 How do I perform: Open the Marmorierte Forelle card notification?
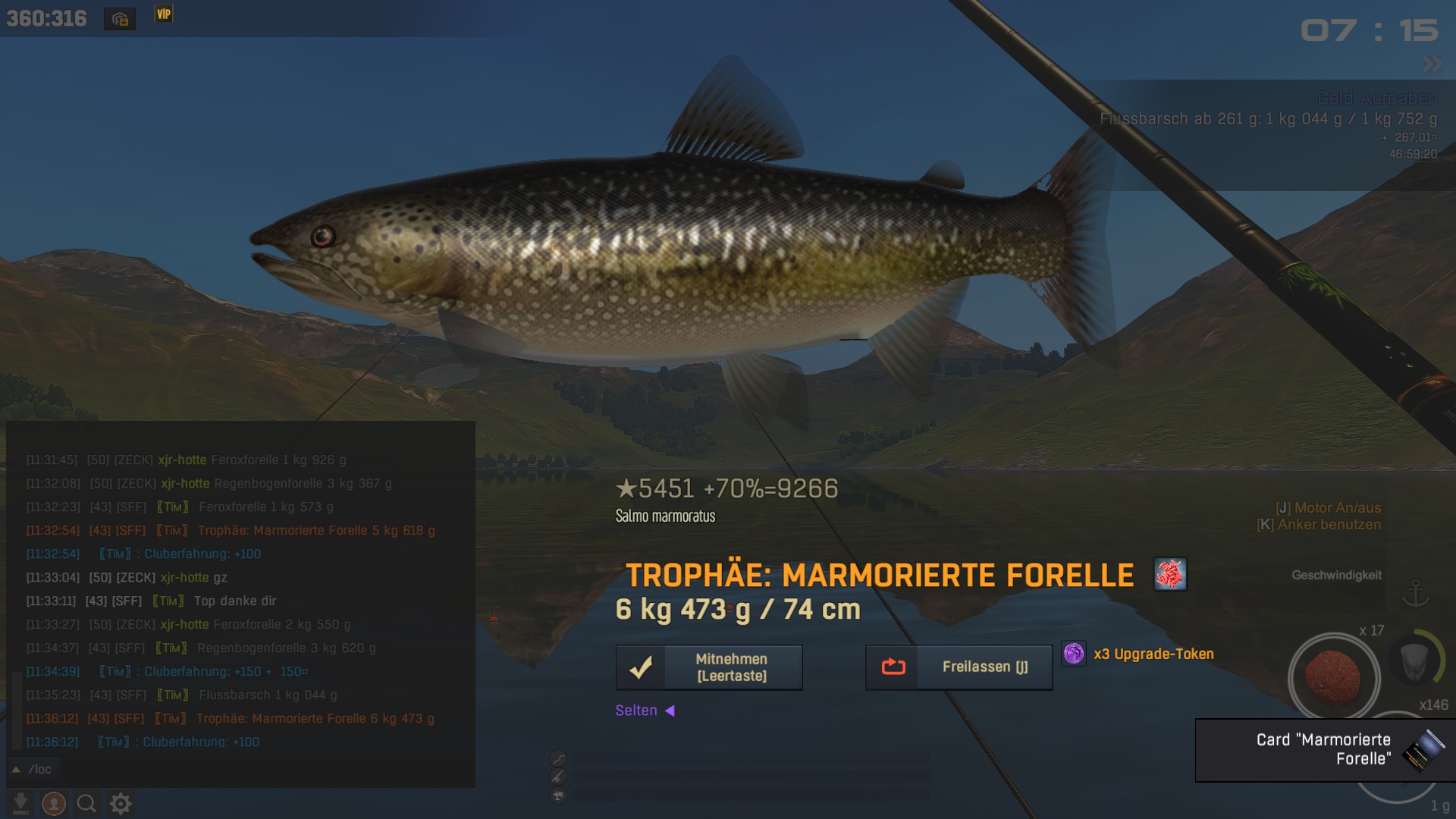1325,749
